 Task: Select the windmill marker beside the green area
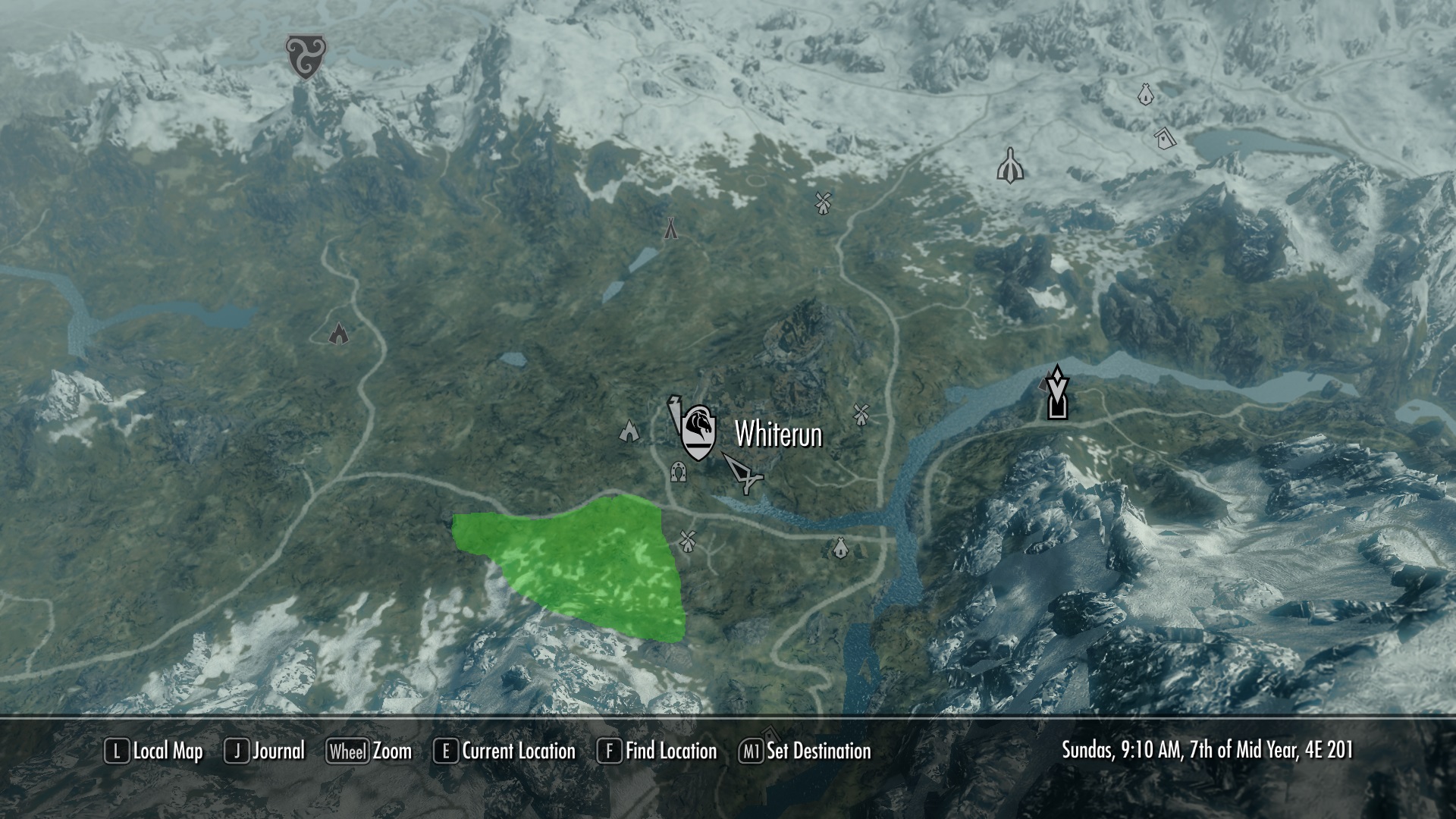point(687,541)
